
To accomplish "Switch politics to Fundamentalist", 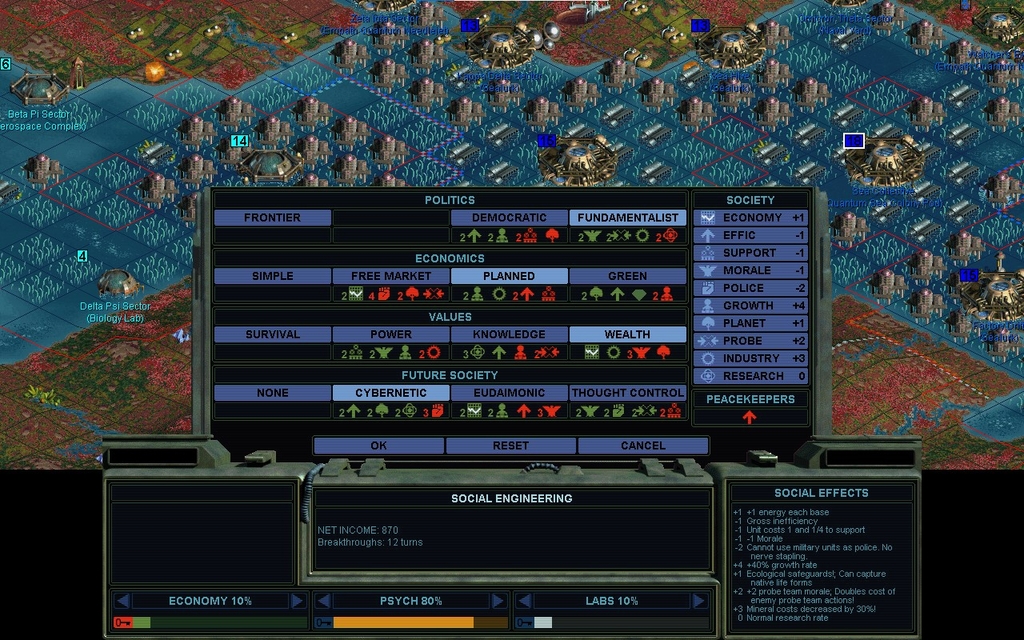I will click(628, 218).
